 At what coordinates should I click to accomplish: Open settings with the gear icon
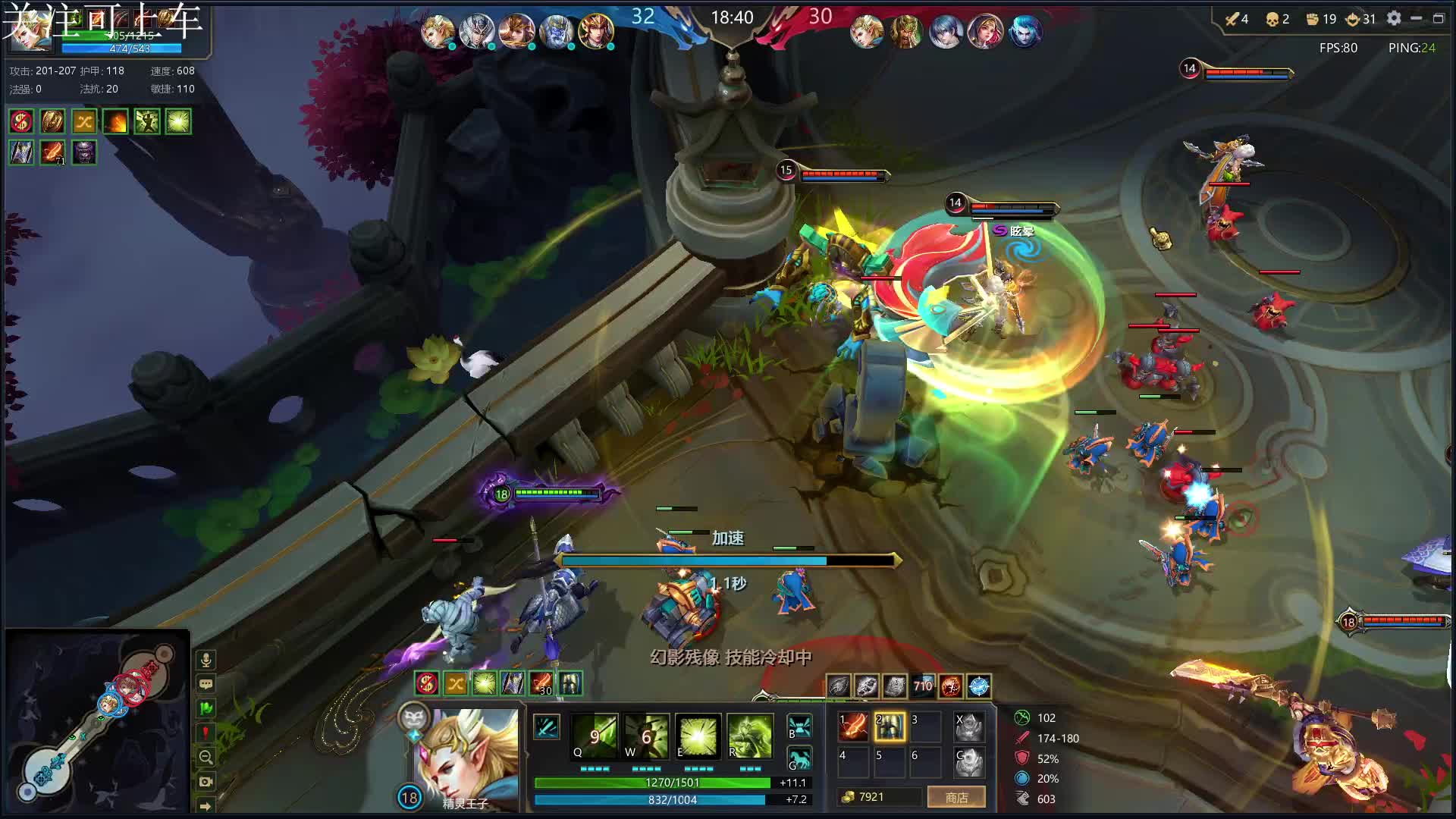click(1394, 18)
